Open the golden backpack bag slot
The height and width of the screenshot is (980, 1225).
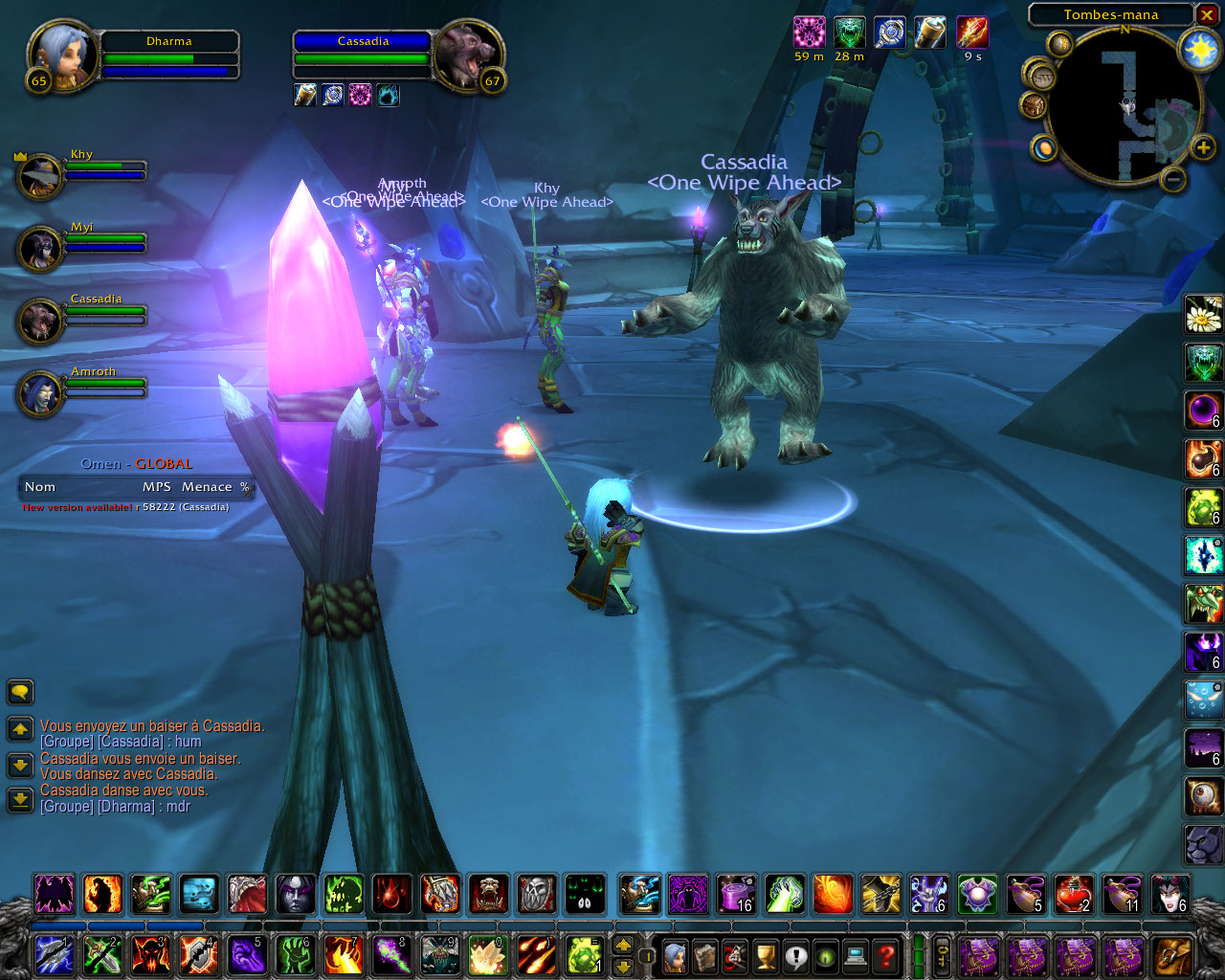pyautogui.click(x=1172, y=955)
